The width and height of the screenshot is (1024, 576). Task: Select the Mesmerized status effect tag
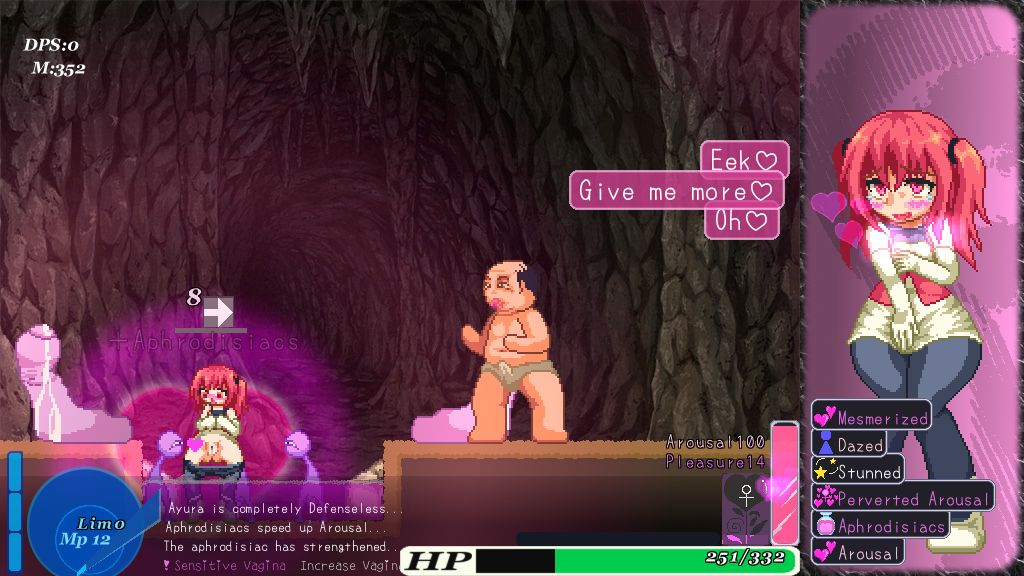tap(871, 418)
